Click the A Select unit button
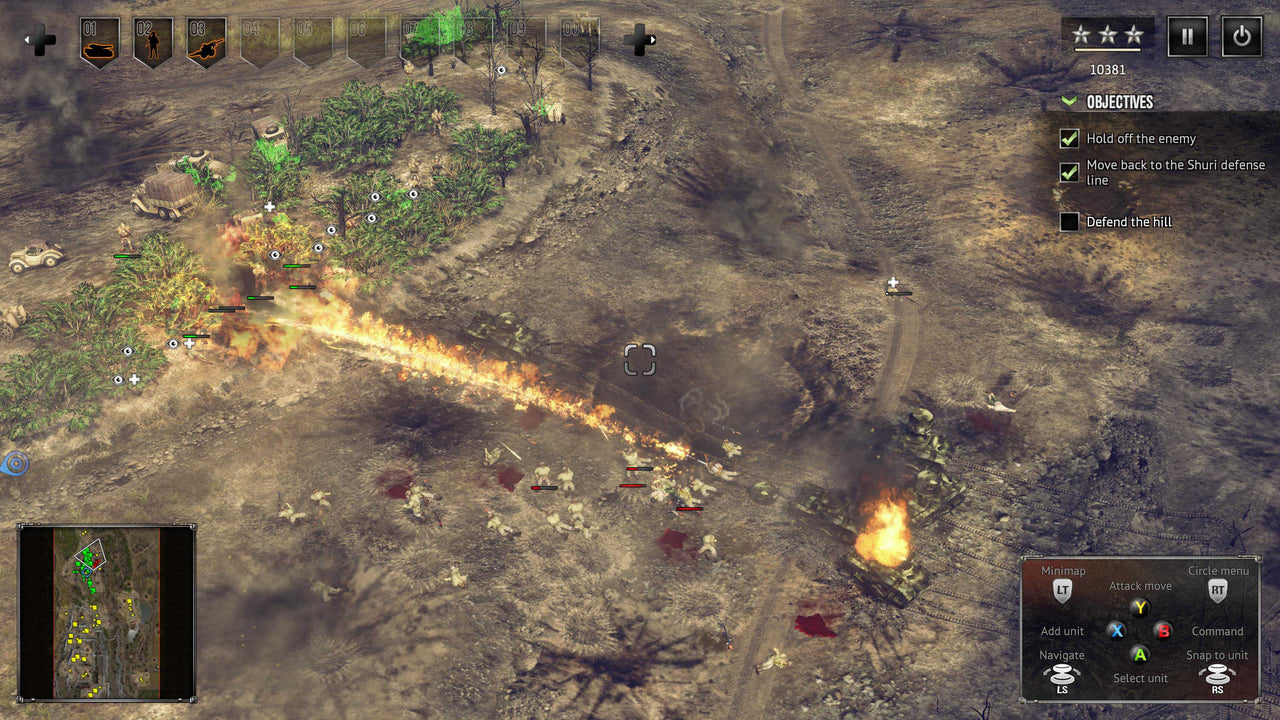Image resolution: width=1280 pixels, height=720 pixels. pos(1139,655)
